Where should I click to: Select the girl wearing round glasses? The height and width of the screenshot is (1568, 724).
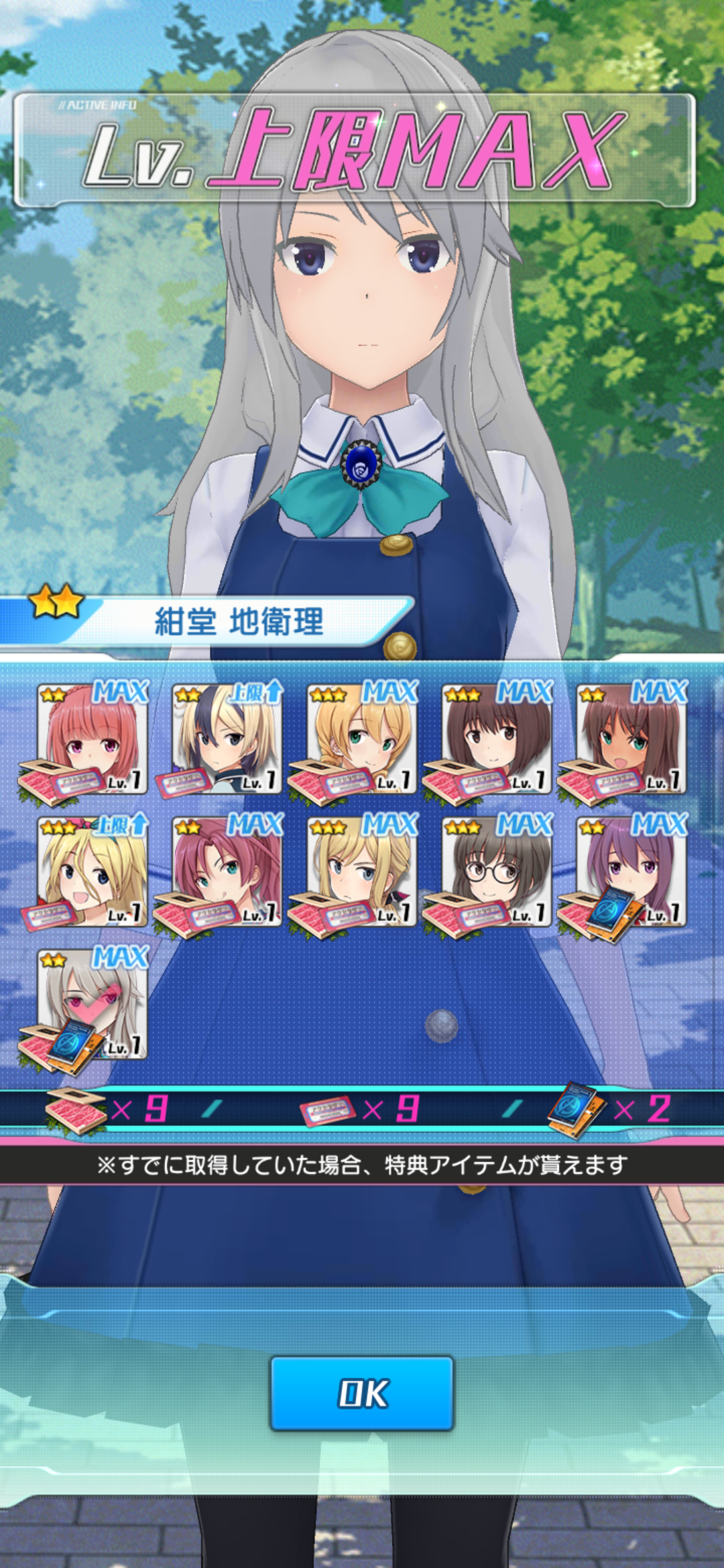point(496,872)
